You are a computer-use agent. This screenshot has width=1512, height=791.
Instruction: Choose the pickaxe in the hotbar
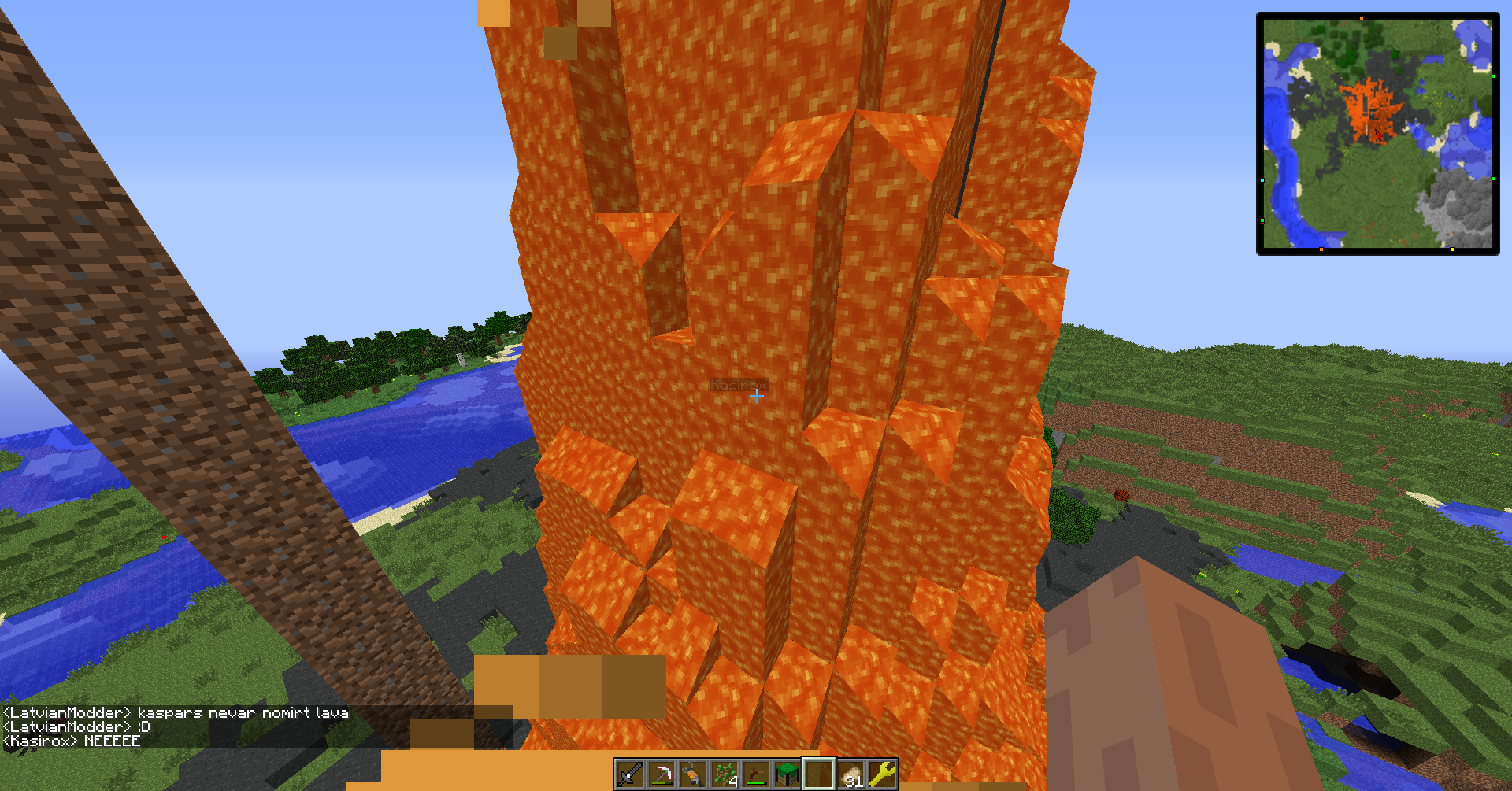coord(661,774)
